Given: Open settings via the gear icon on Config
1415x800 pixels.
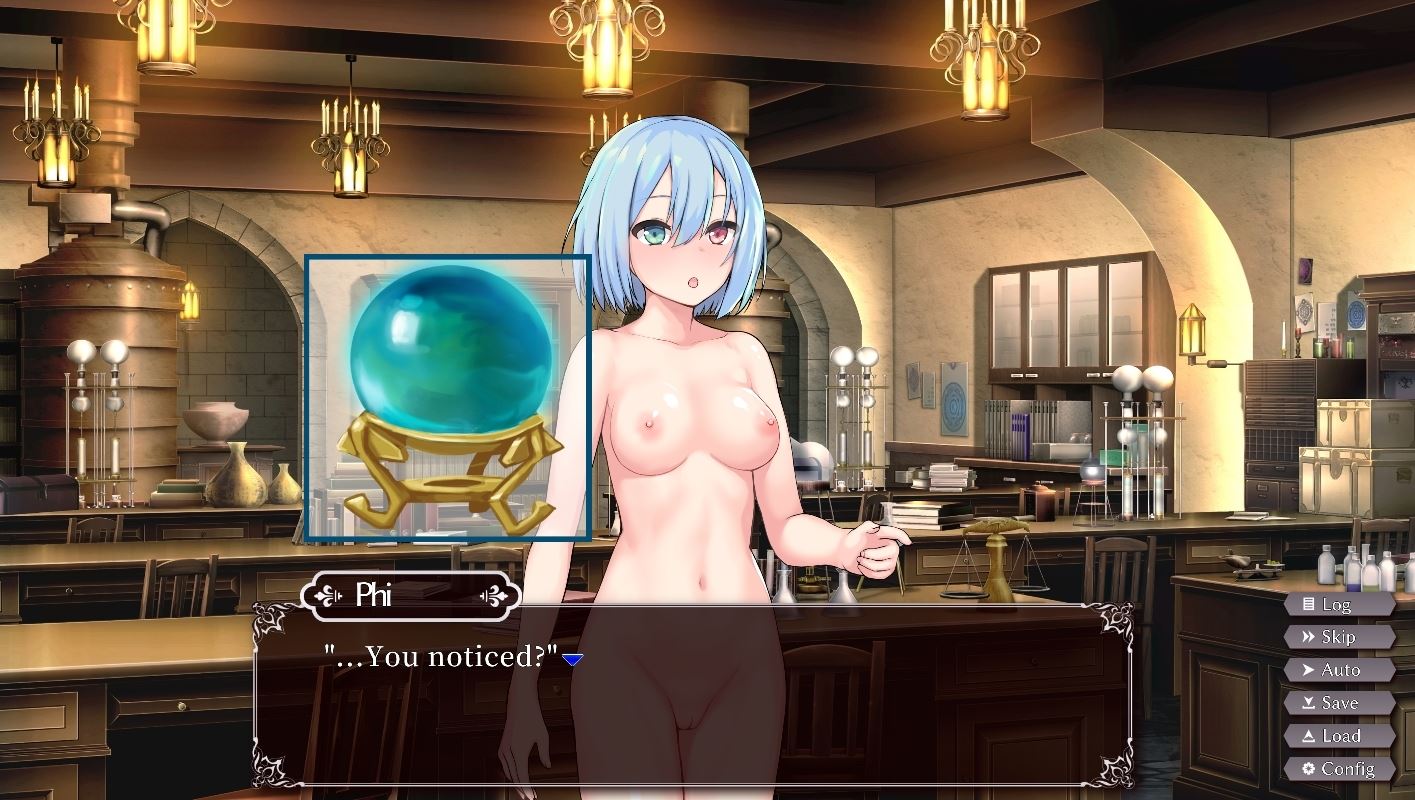Looking at the screenshot, I should [x=1310, y=768].
